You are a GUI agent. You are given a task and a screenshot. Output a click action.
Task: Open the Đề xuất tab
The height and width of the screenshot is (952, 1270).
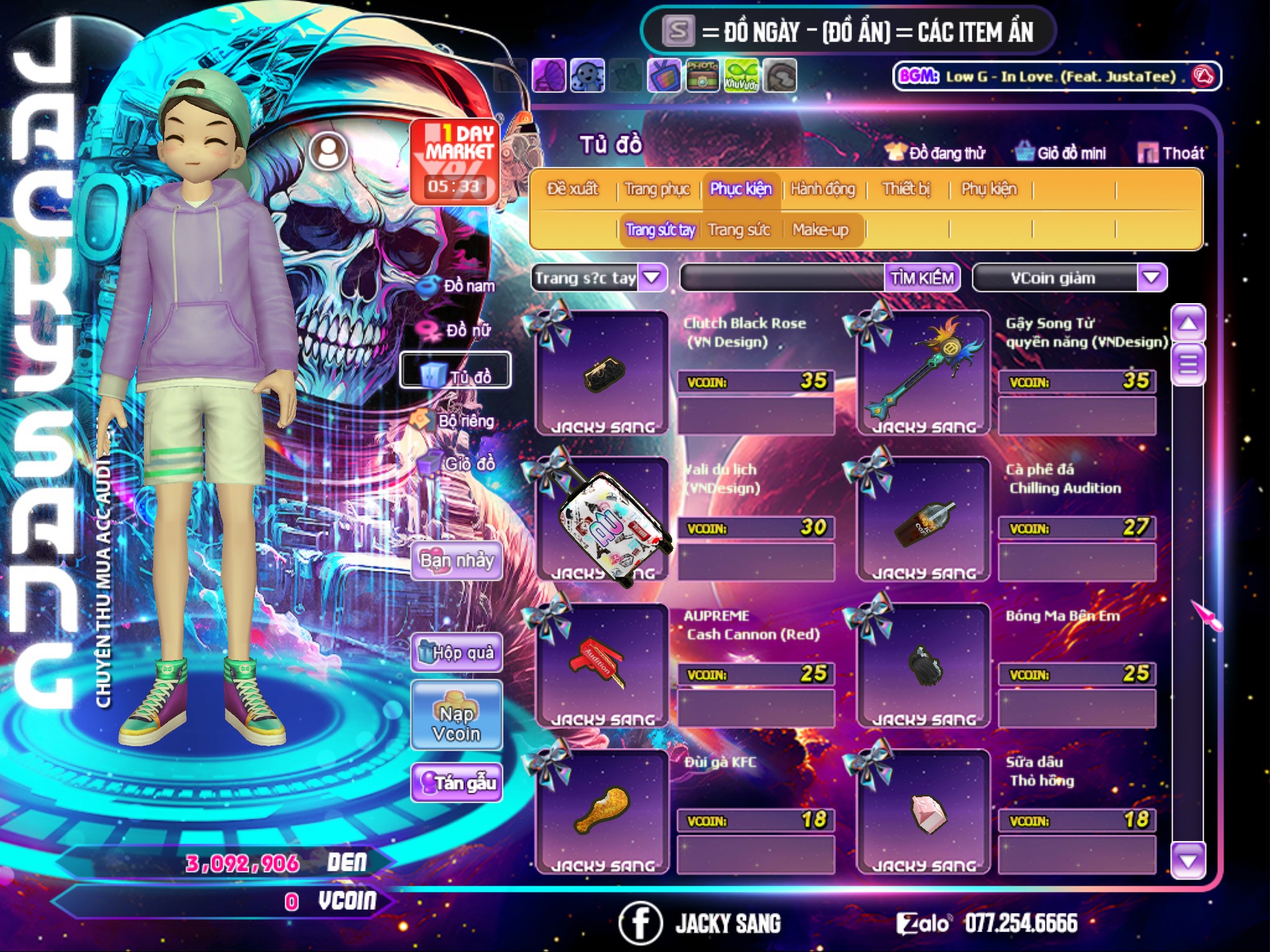(572, 189)
